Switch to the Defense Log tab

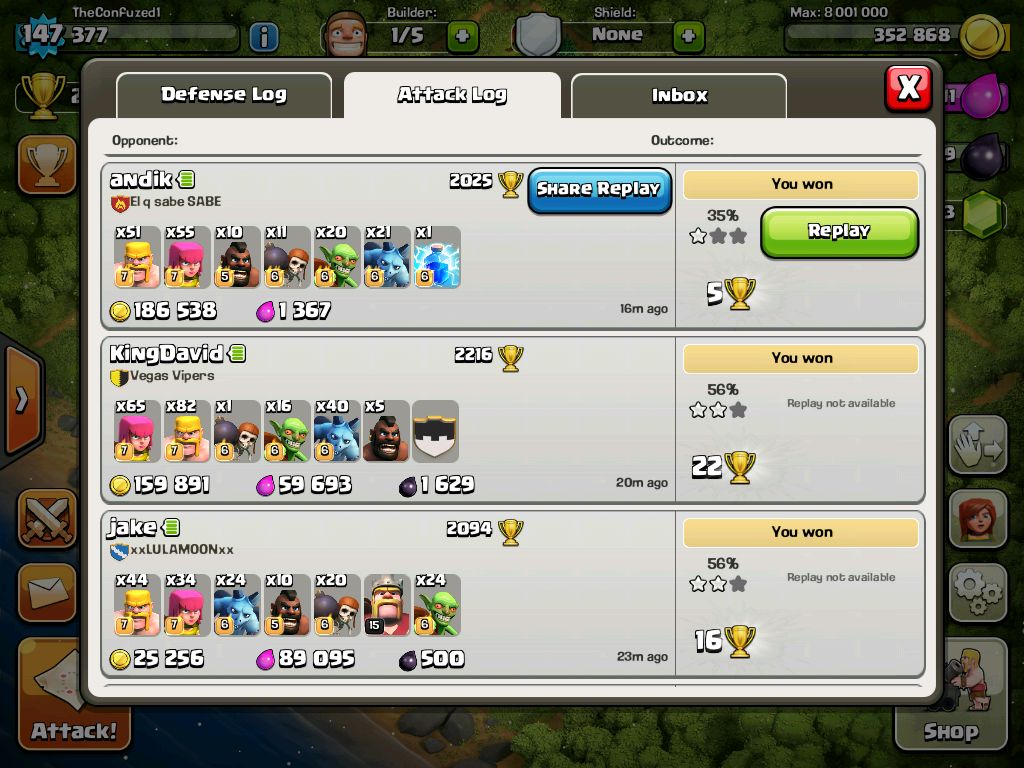[224, 95]
